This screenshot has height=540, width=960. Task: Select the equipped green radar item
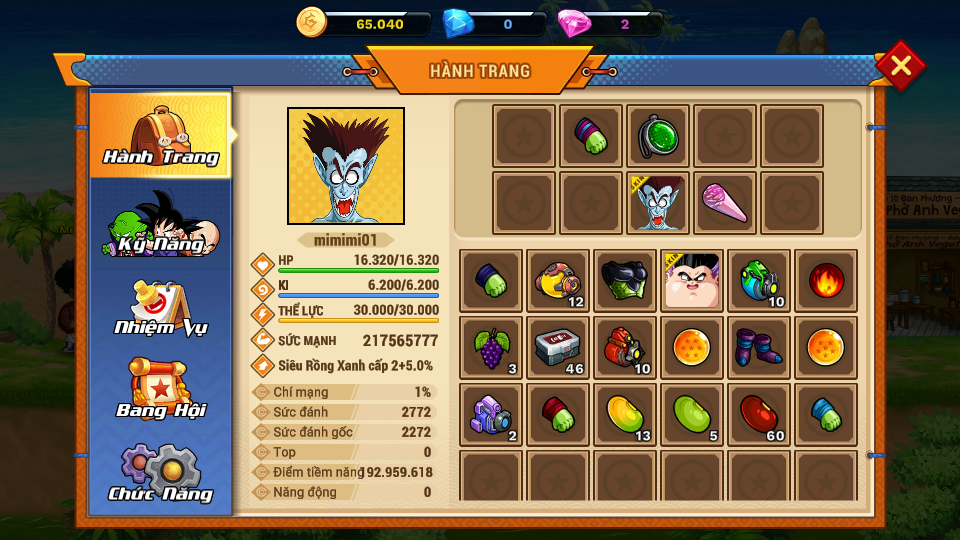point(658,136)
